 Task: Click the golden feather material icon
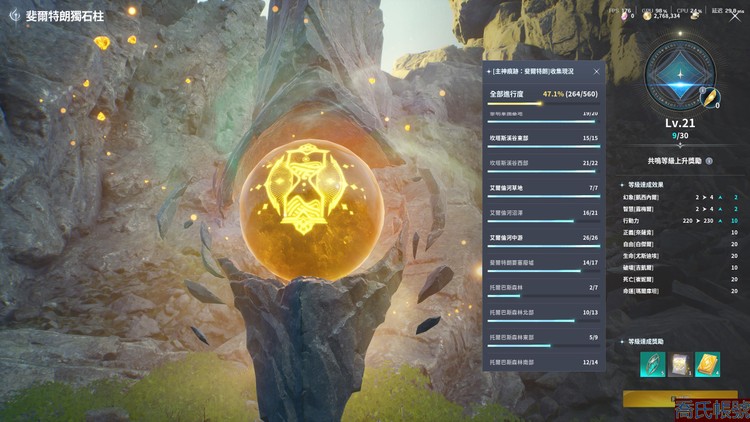(708, 98)
